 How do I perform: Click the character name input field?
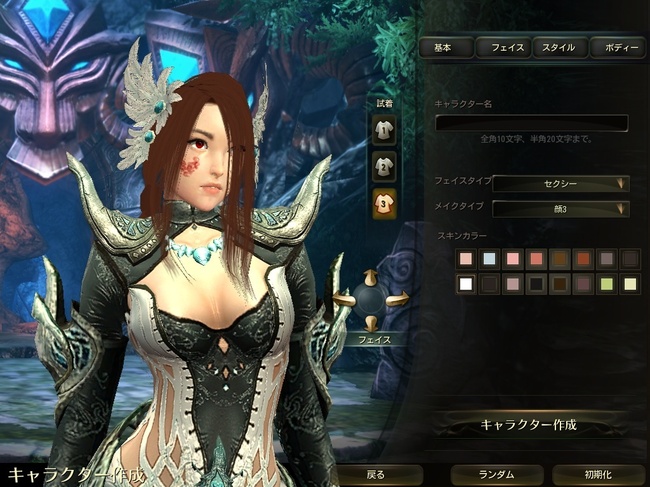531,123
